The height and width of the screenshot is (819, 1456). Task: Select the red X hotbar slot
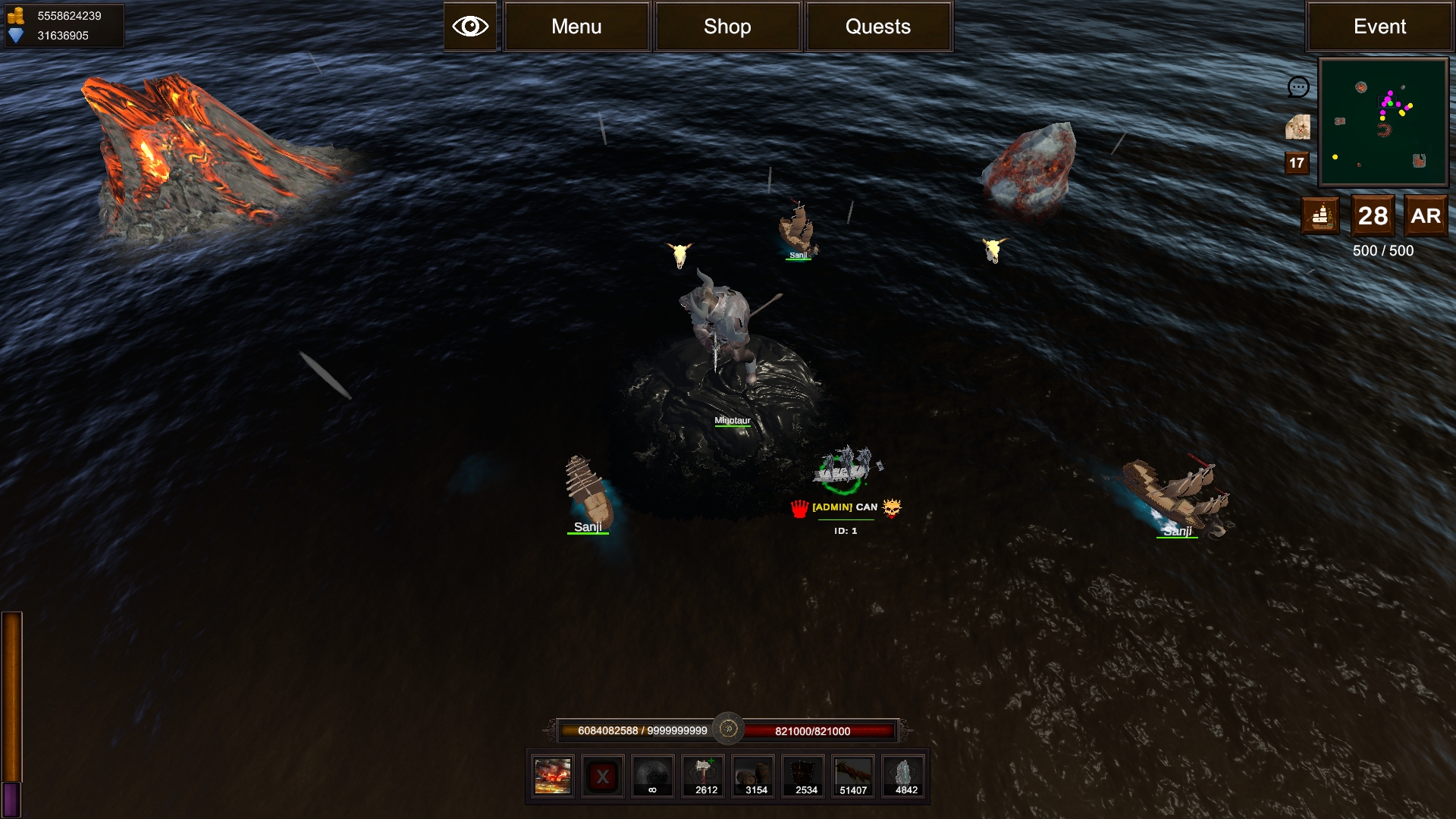(603, 777)
